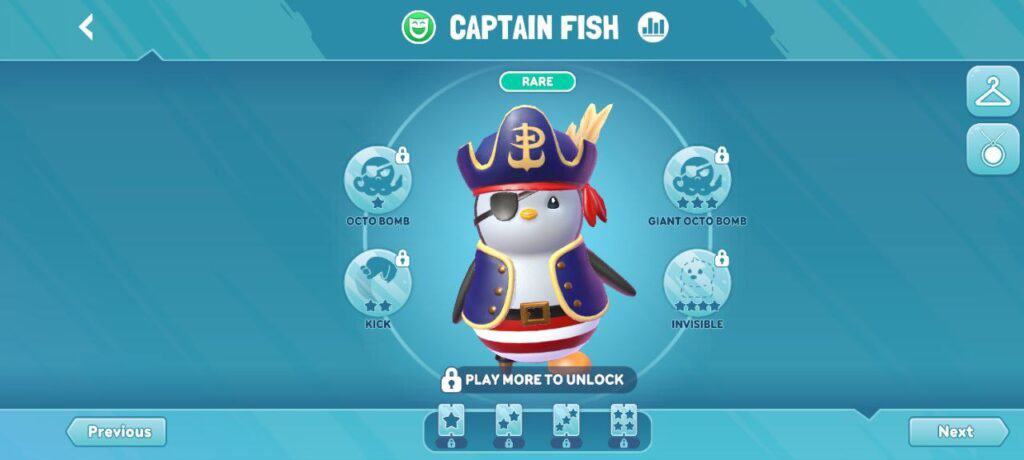Go to the Previous character
This screenshot has height=460, width=1024.
[x=118, y=432]
